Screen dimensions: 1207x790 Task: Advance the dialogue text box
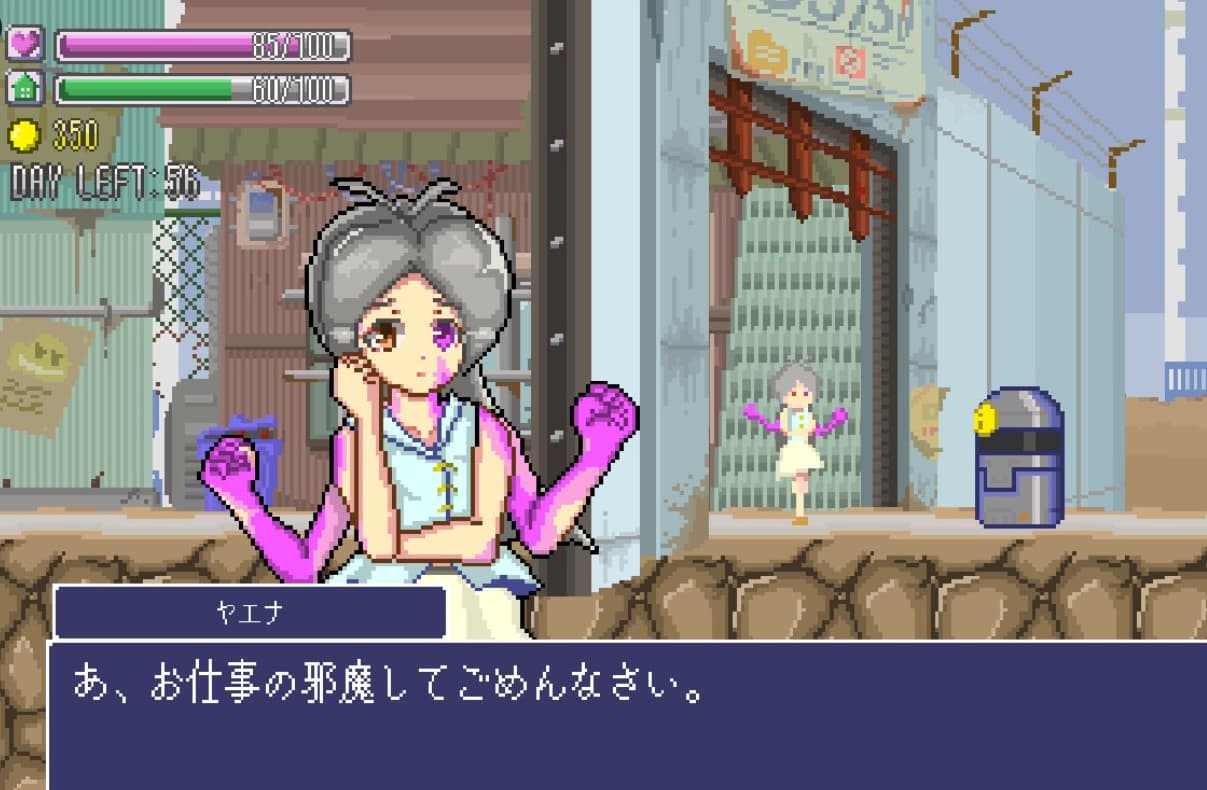[626, 714]
